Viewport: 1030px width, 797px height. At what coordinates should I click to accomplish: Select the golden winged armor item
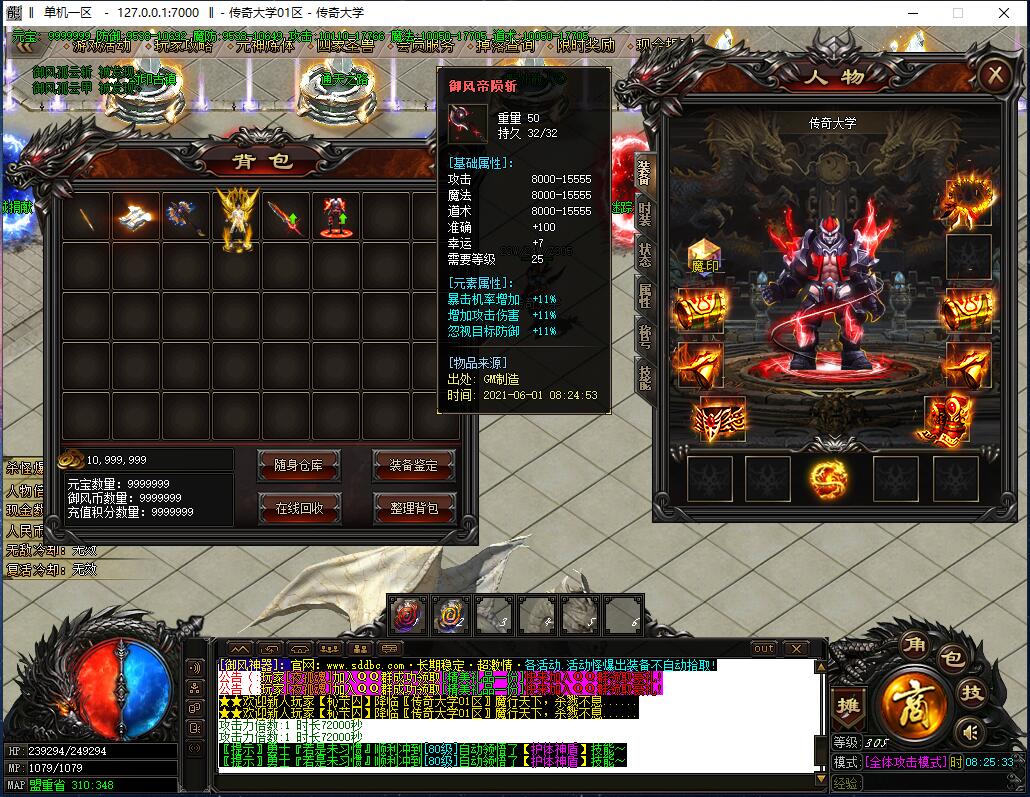[237, 217]
